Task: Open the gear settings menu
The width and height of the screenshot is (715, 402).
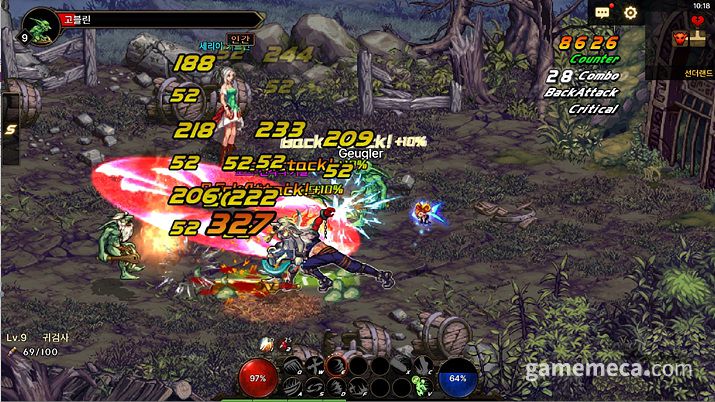Action: (631, 13)
